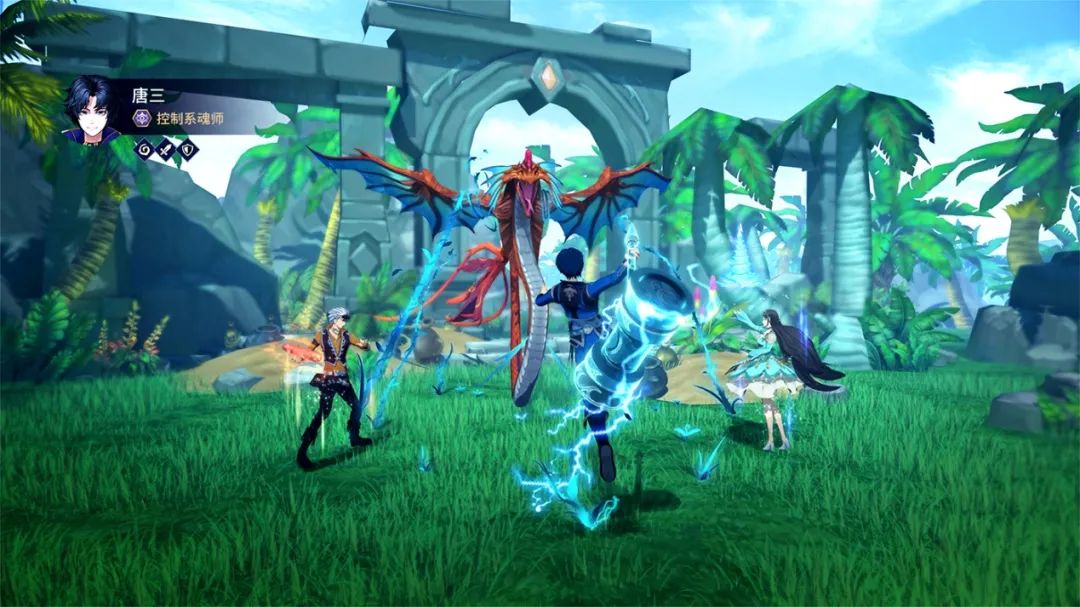Image resolution: width=1080 pixels, height=607 pixels.
Task: Select the swirl diamond trait icon
Action: point(145,150)
